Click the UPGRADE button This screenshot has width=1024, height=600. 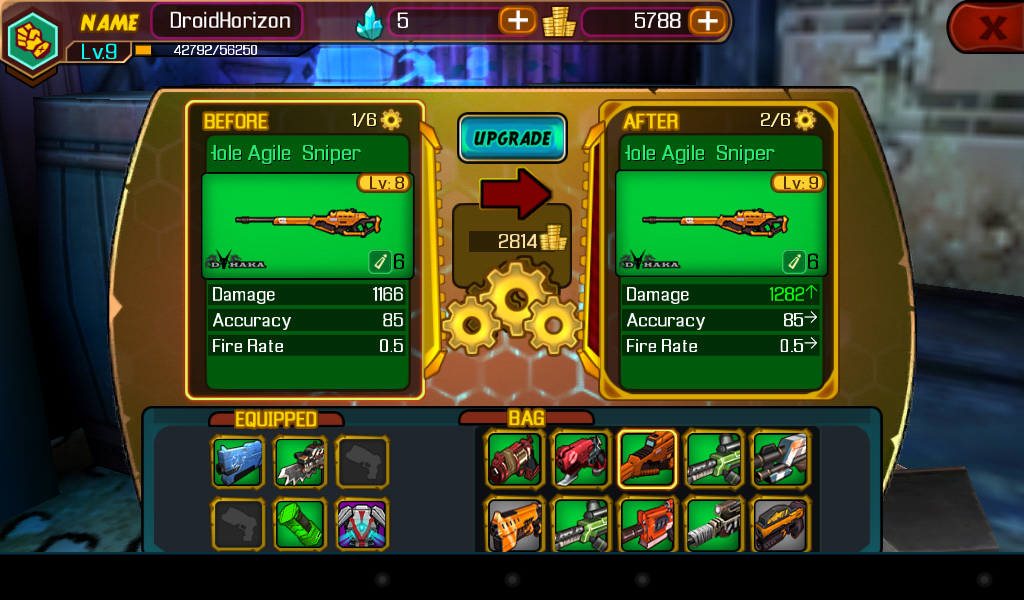pos(512,138)
